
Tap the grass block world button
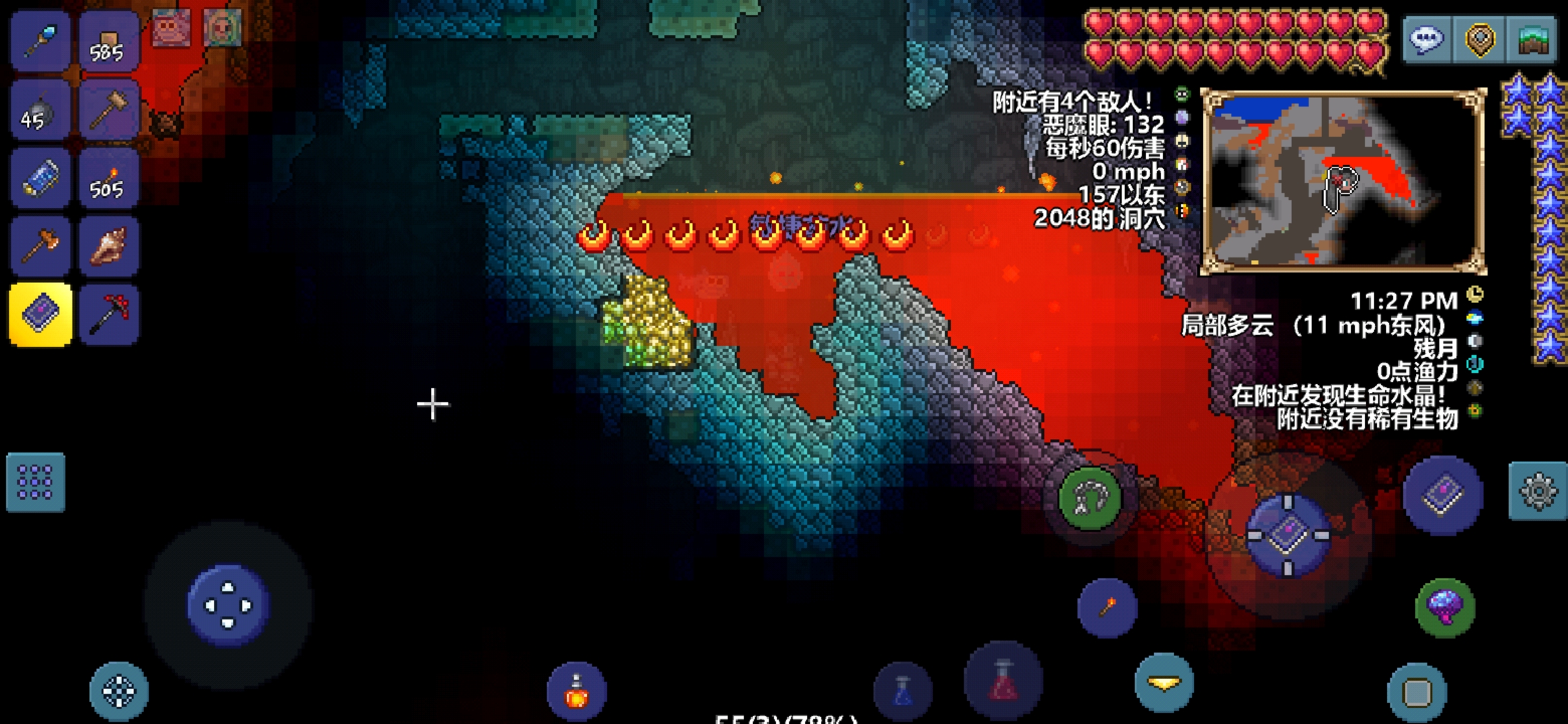[1532, 40]
